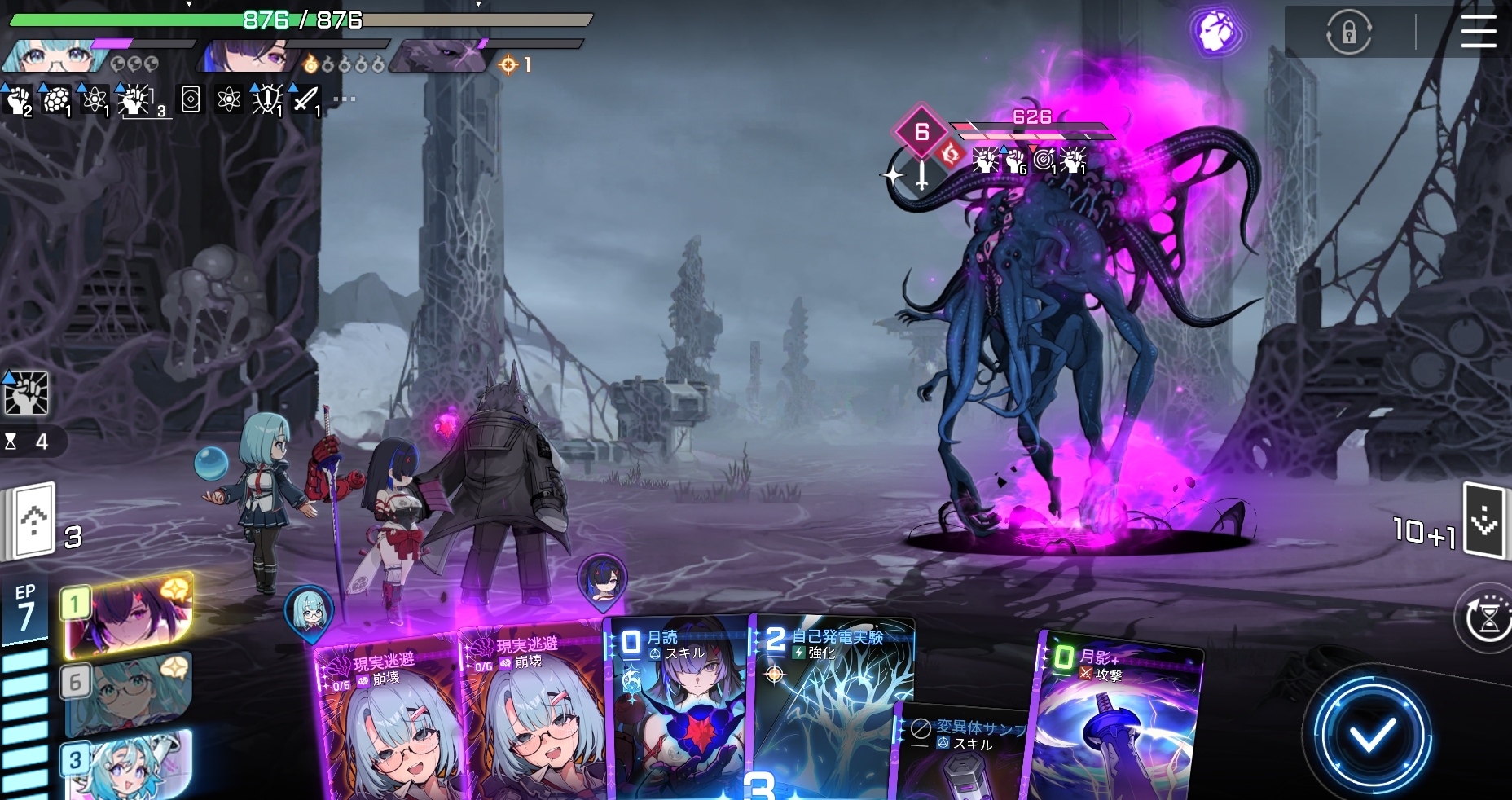
Task: Select the purple-haired character EGO skill portrait
Action: 129,615
